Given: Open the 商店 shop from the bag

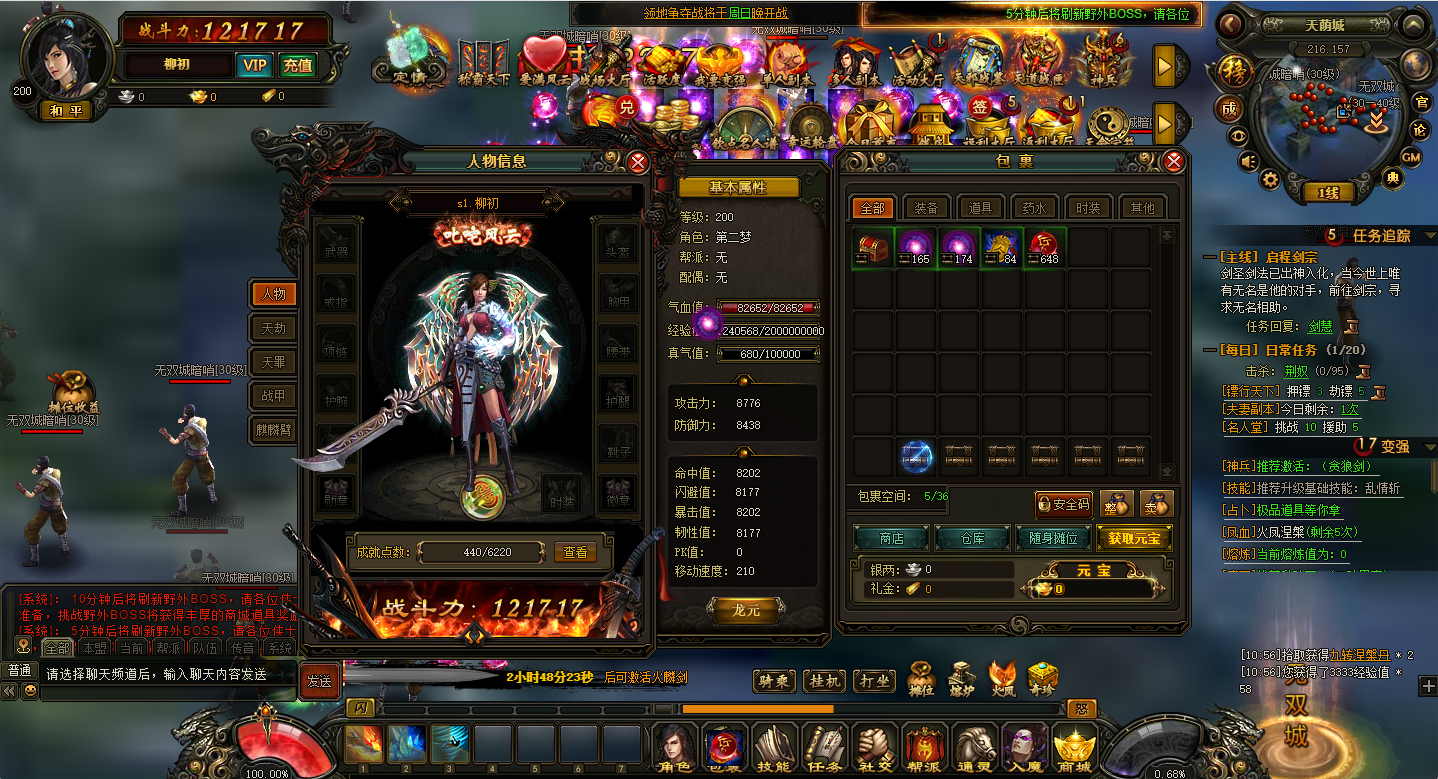Looking at the screenshot, I should point(891,538).
